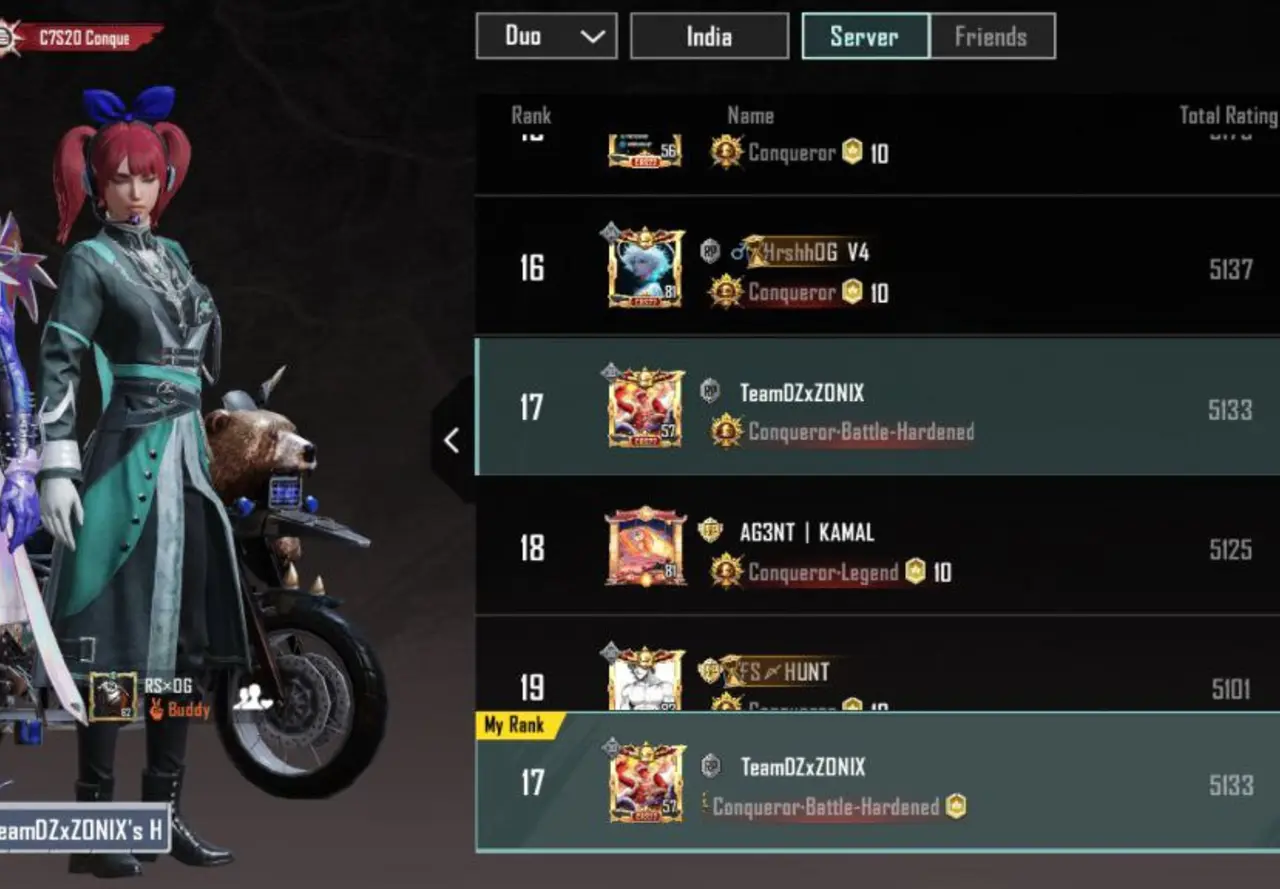Click the RP emblem before HrshhOG's name
Viewport: 1280px width, 889px height.
tap(710, 251)
